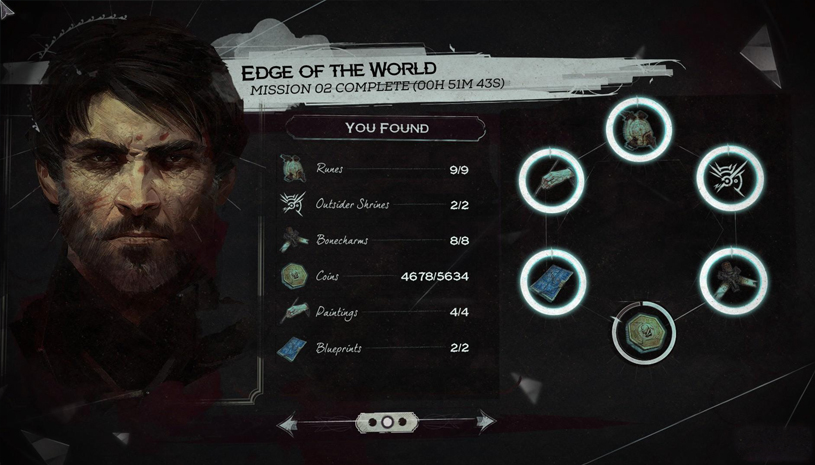Screen dimensions: 815x465
Task: Select the Outsider's mark circle icon
Action: (x=730, y=179)
